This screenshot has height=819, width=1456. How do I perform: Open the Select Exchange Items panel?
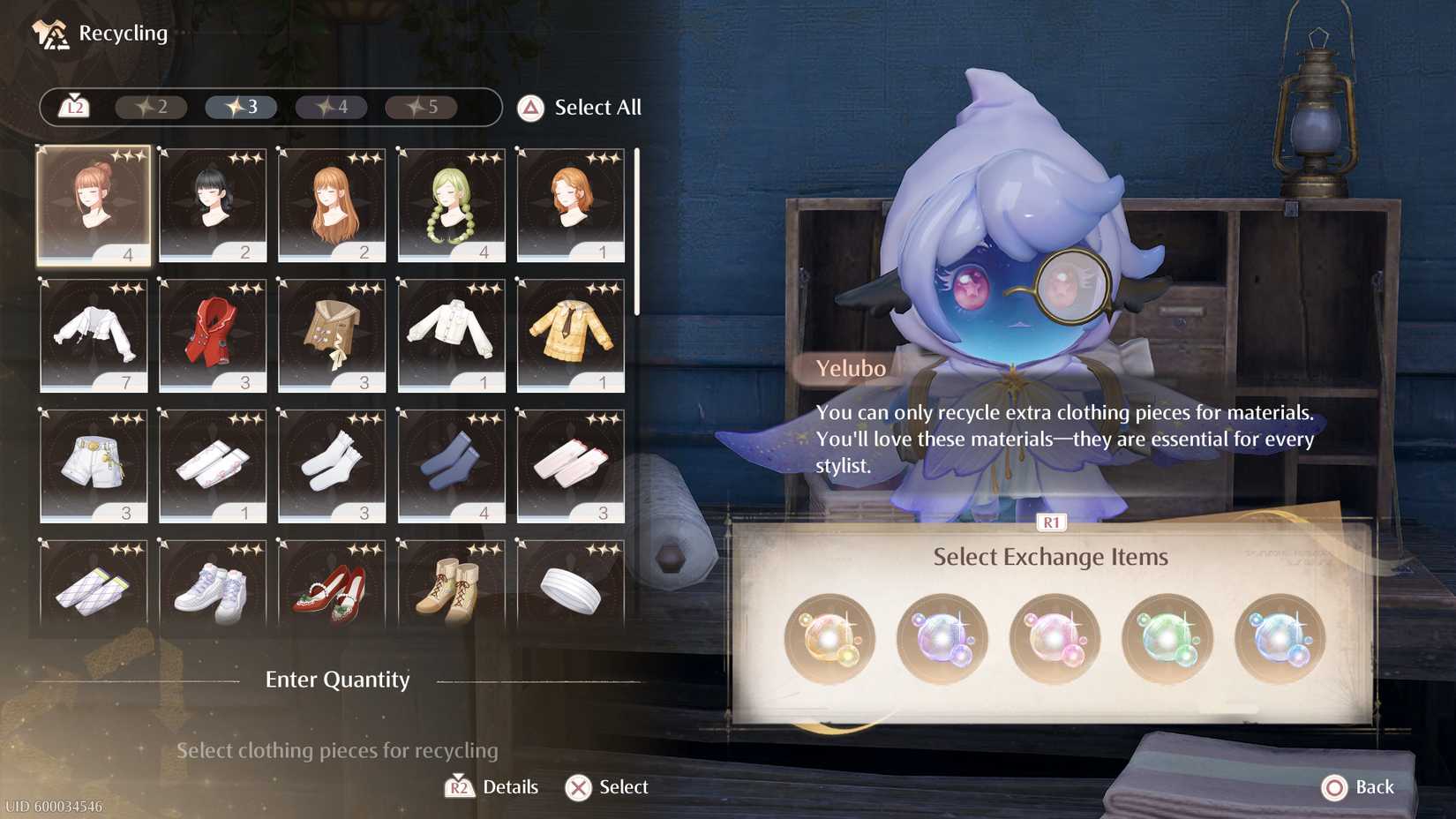click(x=1050, y=557)
